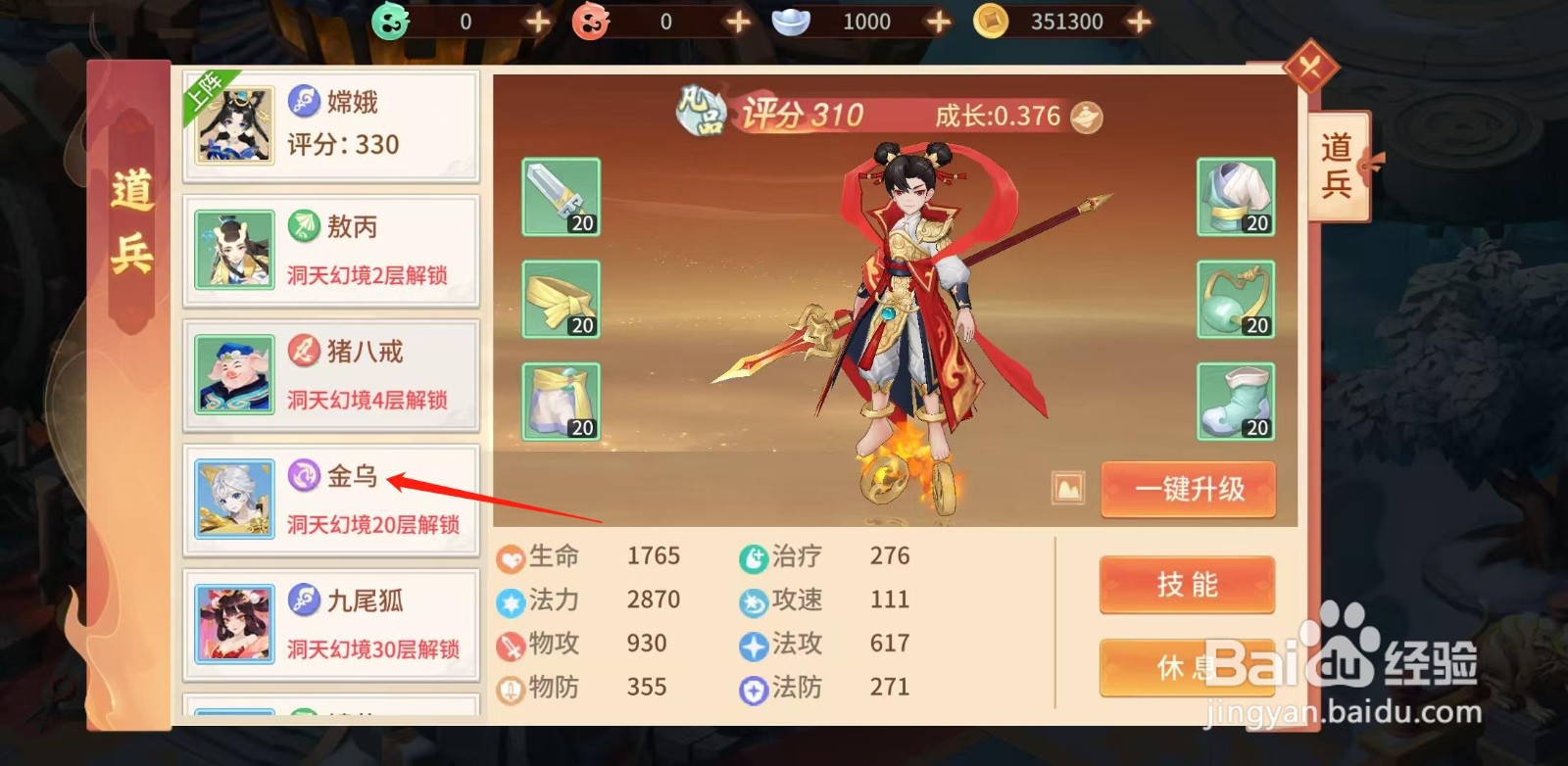The image size is (1568, 766).
Task: Click the 生命 health stat icon
Action: coord(509,555)
